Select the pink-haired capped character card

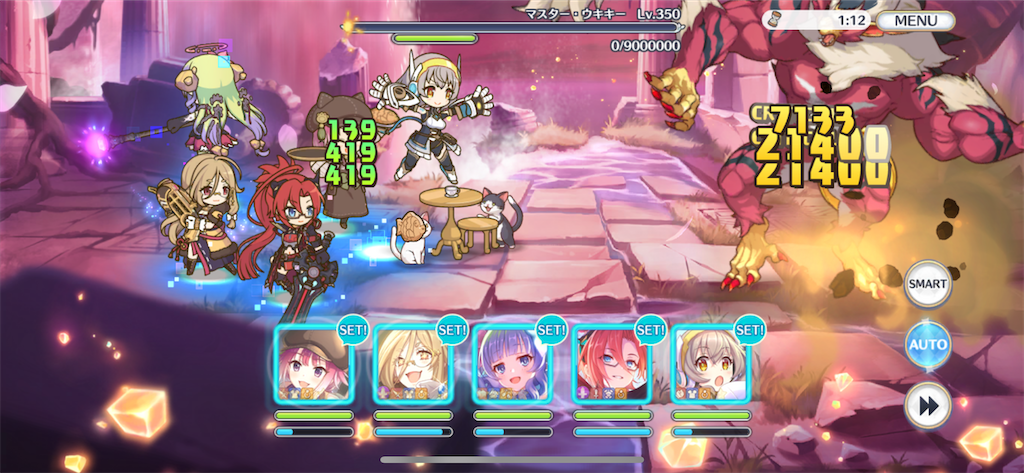pyautogui.click(x=313, y=364)
